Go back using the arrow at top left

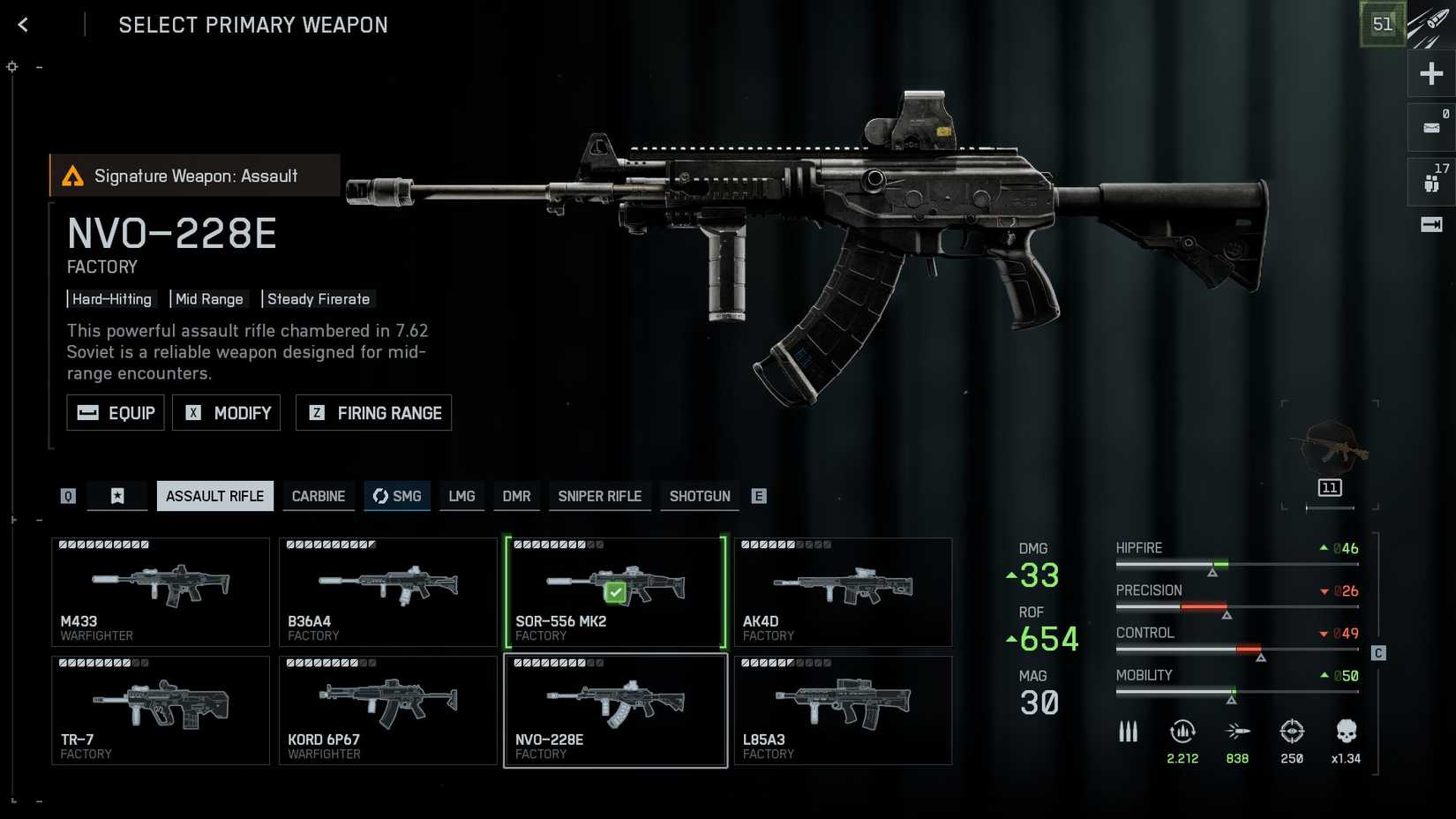coord(23,25)
